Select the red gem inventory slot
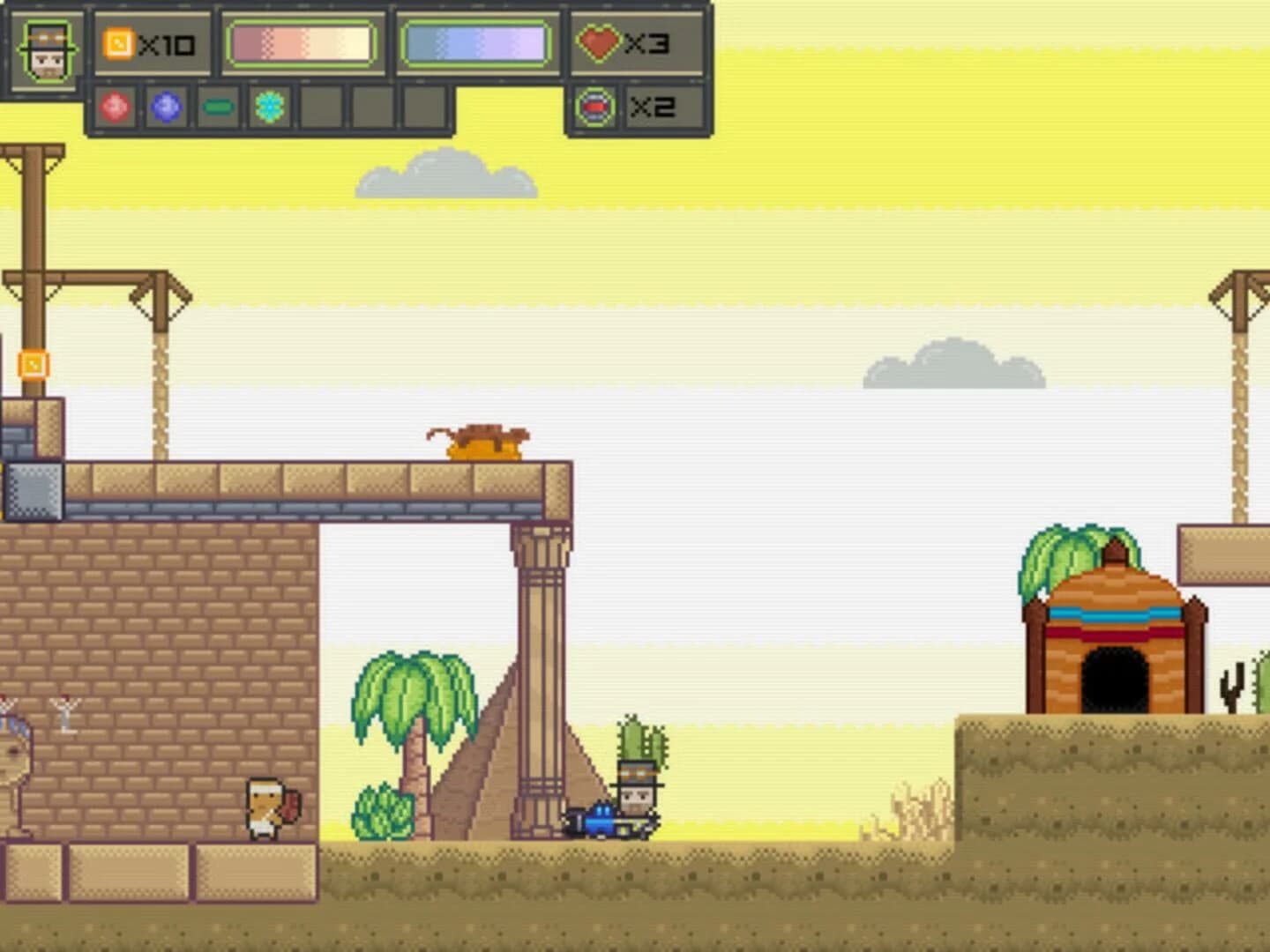This screenshot has height=952, width=1270. point(113,108)
